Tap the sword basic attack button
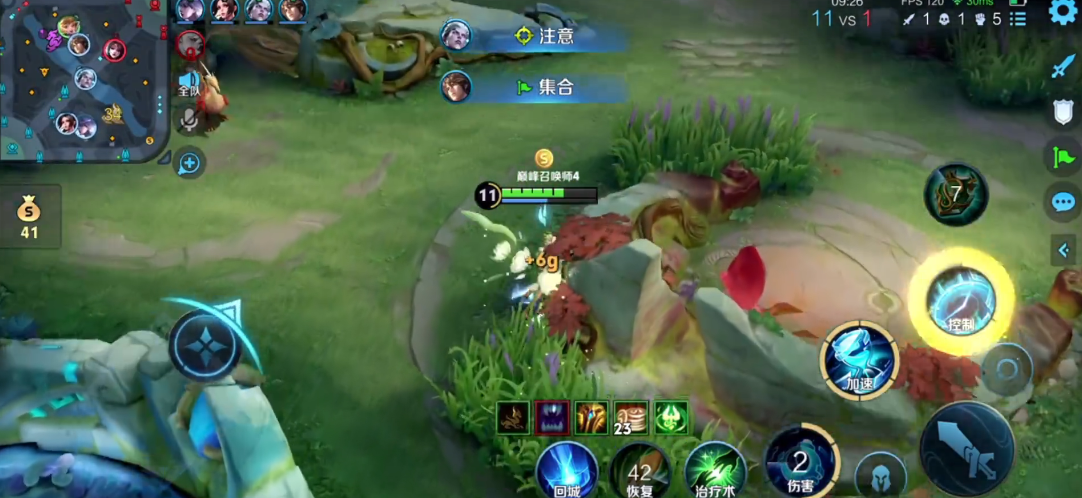 966,448
